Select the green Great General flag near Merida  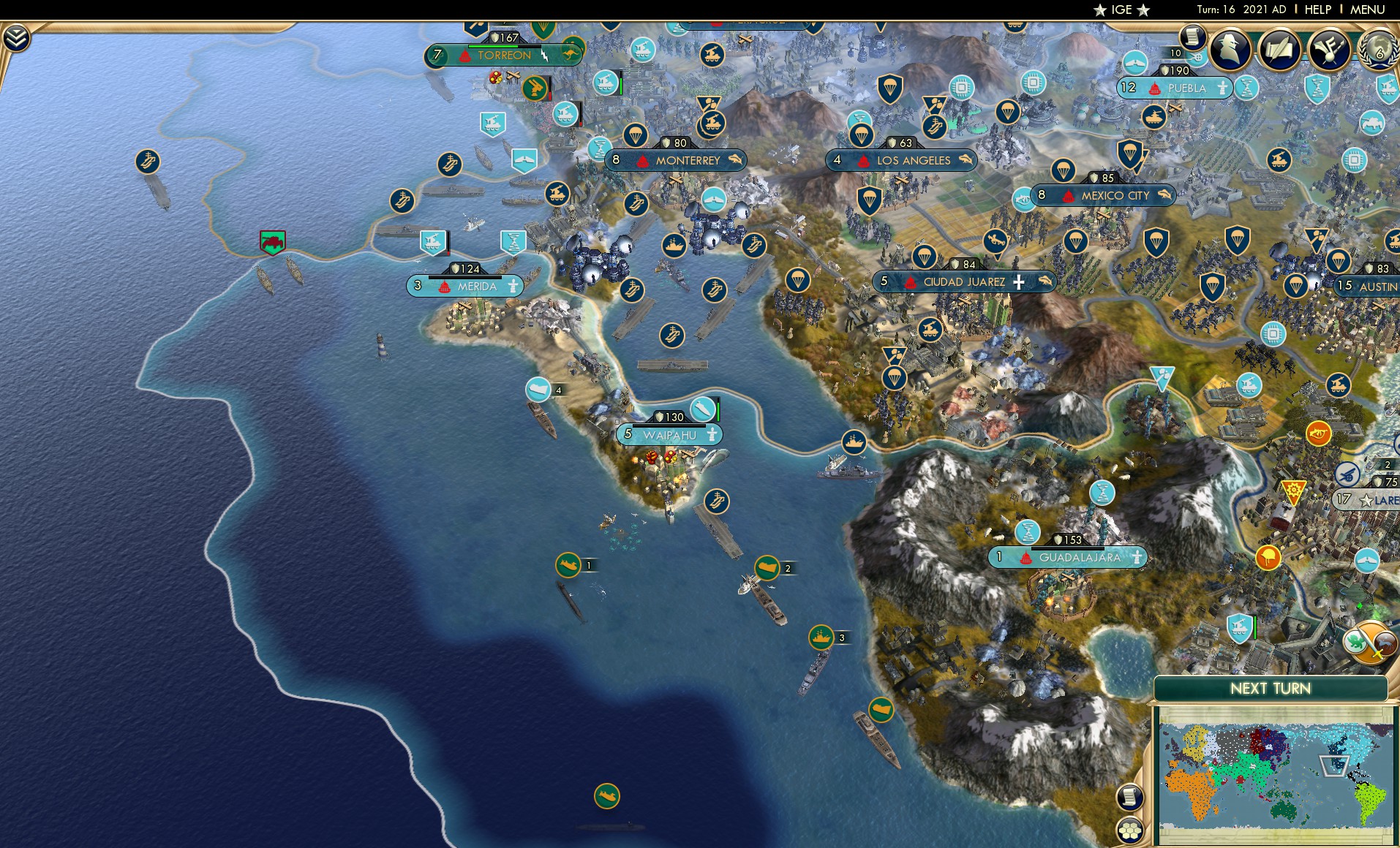[x=271, y=241]
